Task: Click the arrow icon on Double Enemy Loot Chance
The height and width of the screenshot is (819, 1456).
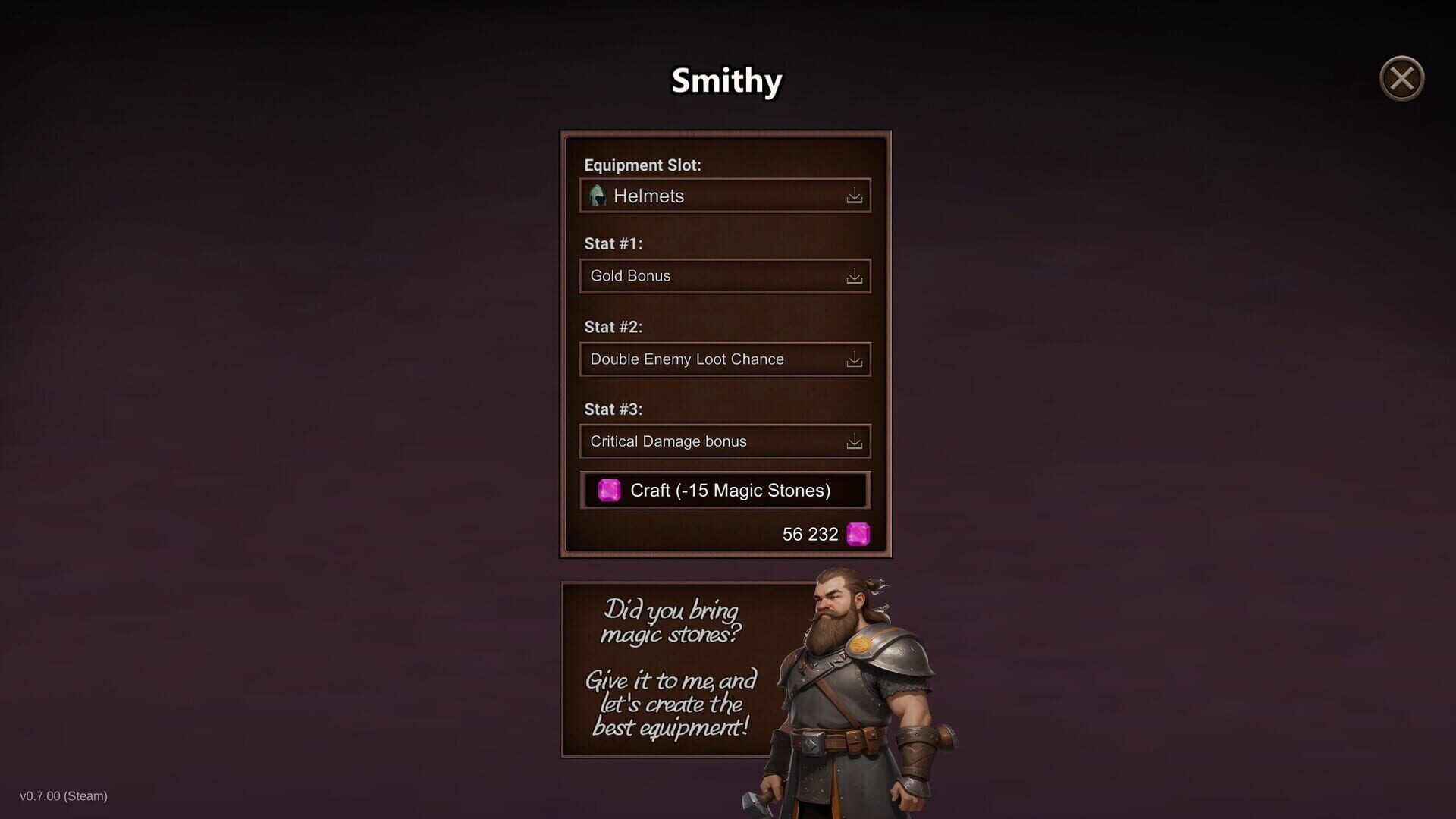Action: click(855, 359)
